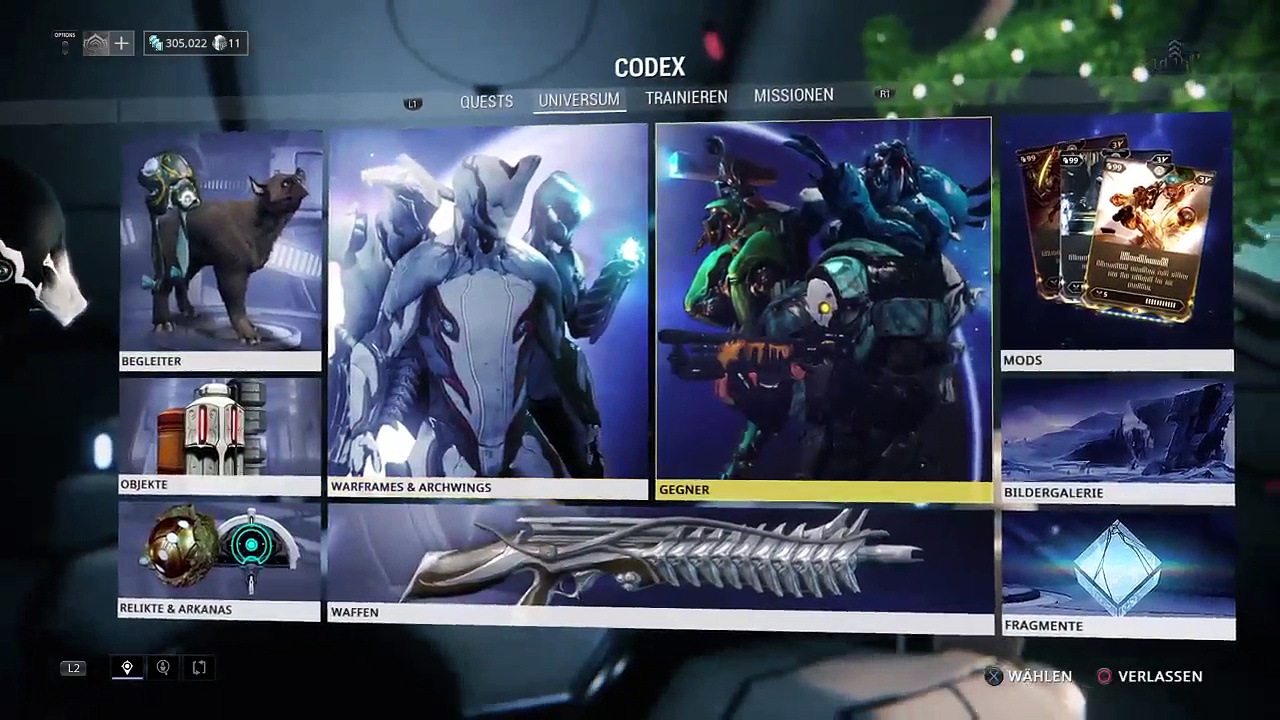Viewport: 1280px width, 720px height.
Task: Choose the Objekte category tile
Action: (220, 436)
